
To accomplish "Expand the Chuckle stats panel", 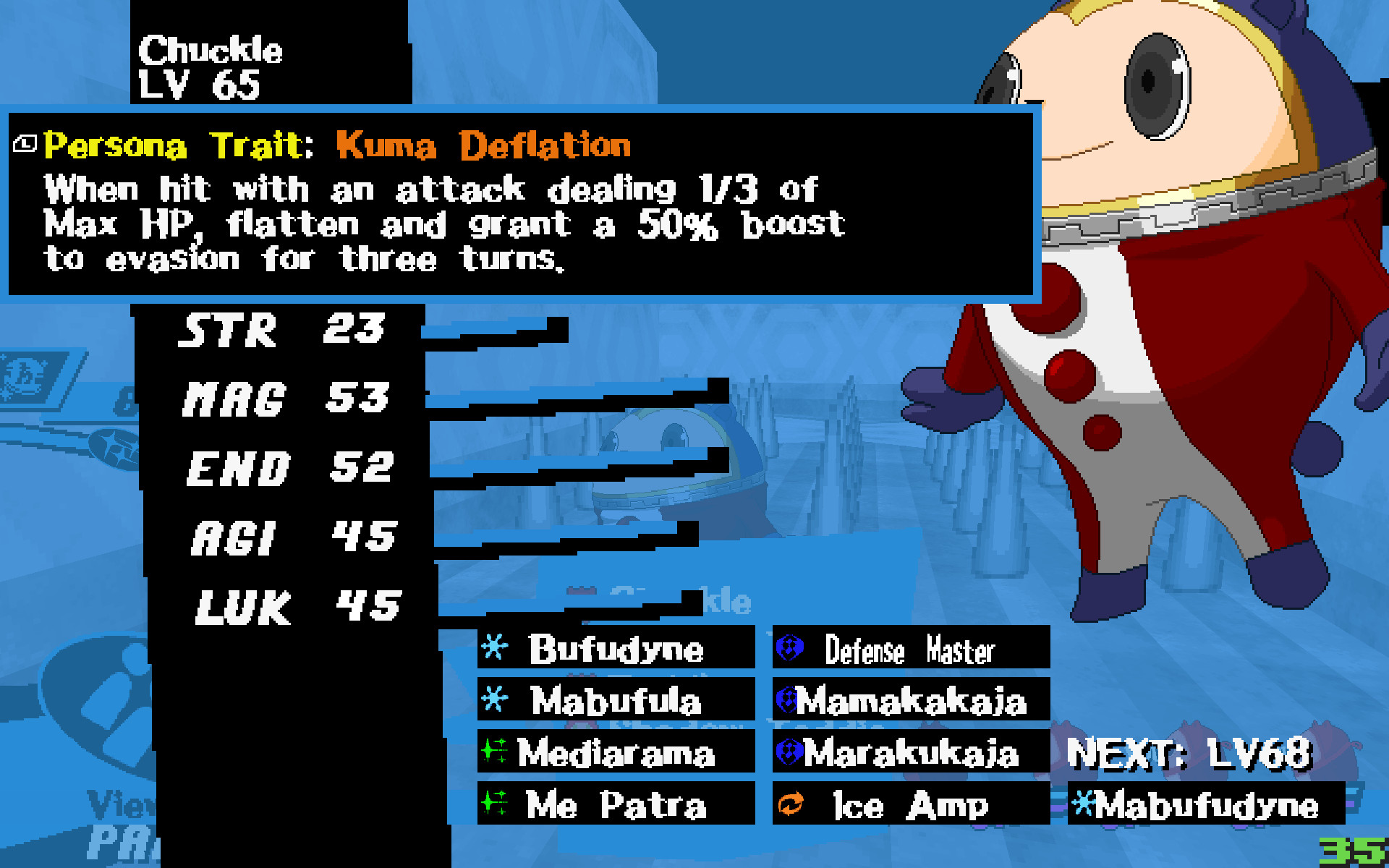I will (x=282, y=470).
